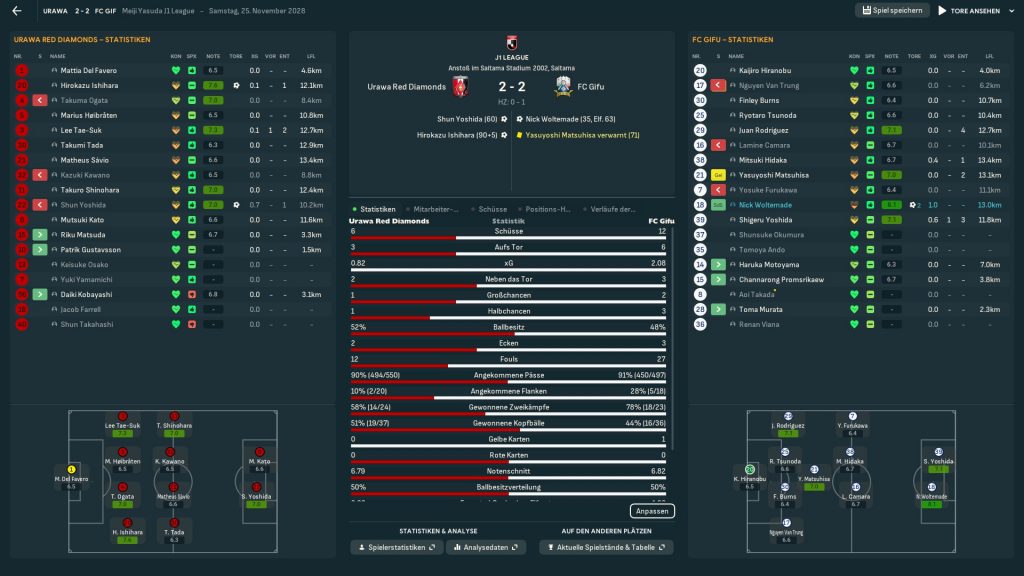The image size is (1024, 576).
Task: Select Lee Tae-Suk in Urawa list
Action: coord(82,130)
